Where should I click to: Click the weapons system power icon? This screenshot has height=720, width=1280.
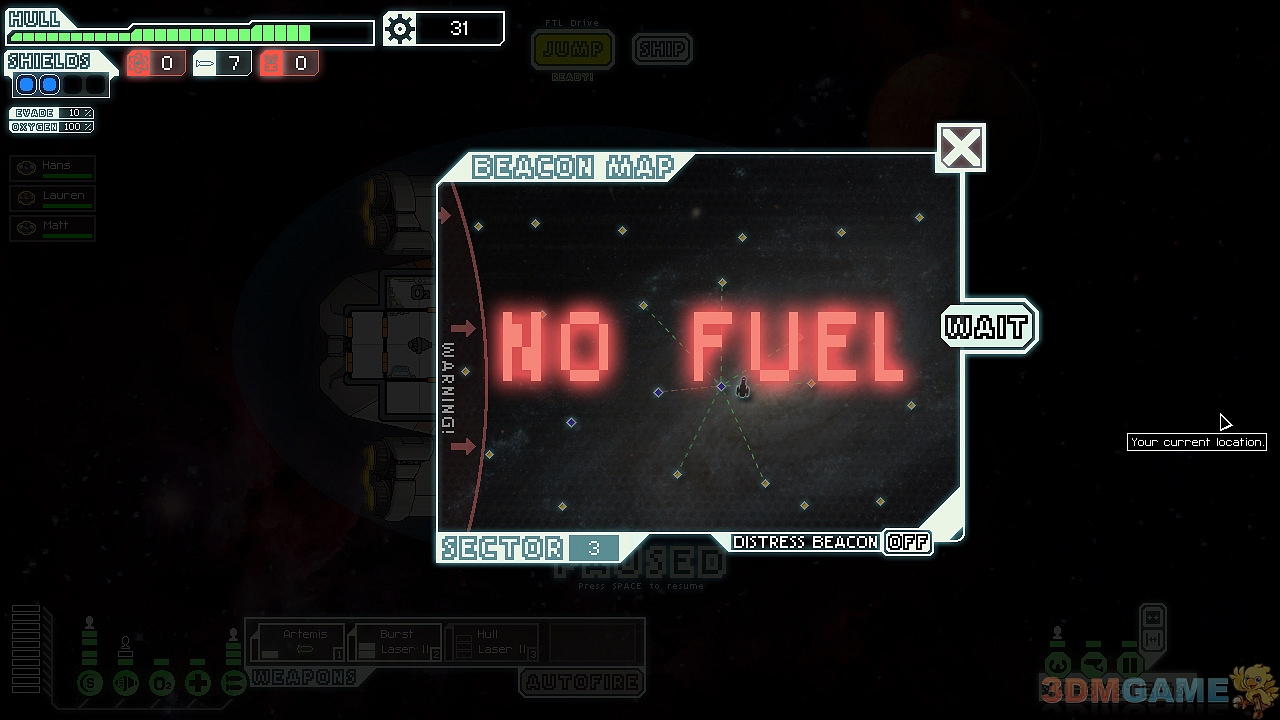[x=234, y=684]
